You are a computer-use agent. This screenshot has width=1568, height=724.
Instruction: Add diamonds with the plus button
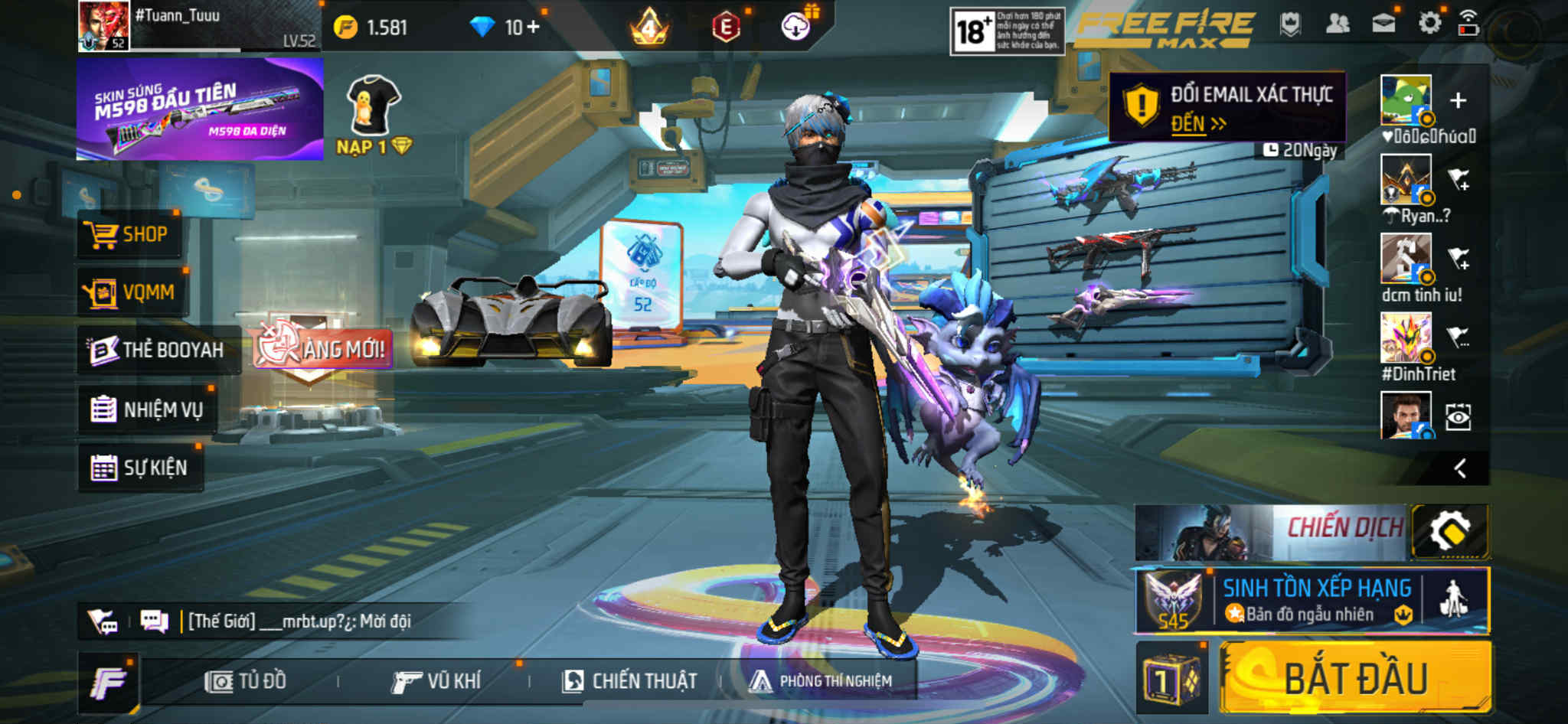[533, 28]
